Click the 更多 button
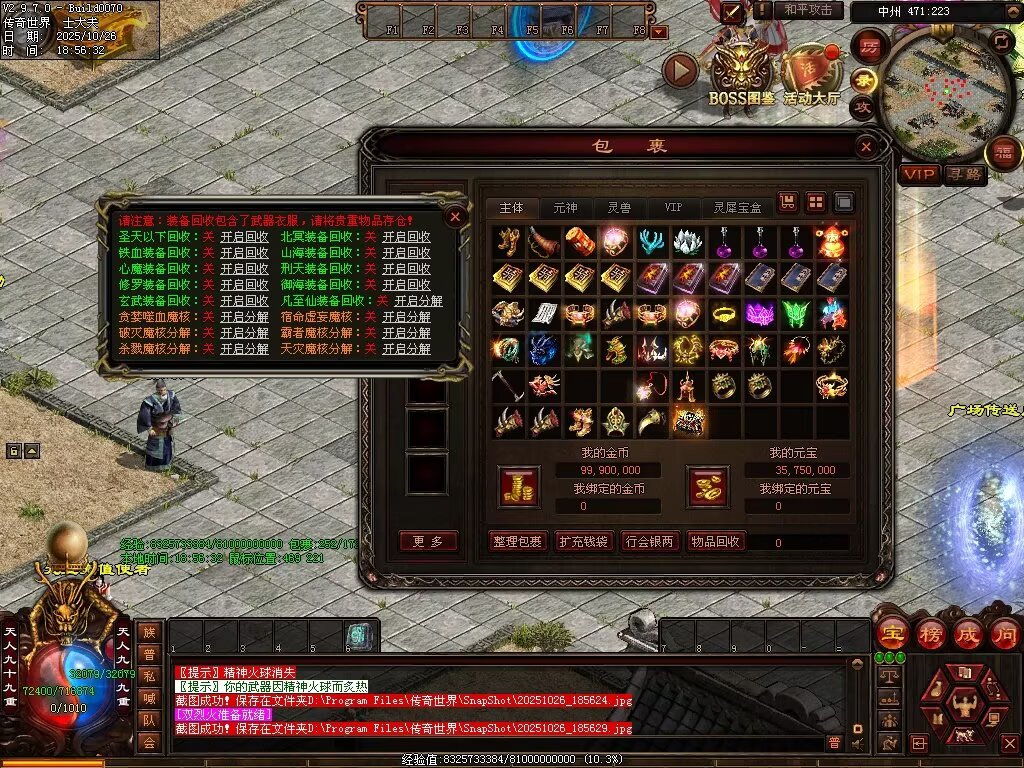 (x=428, y=541)
